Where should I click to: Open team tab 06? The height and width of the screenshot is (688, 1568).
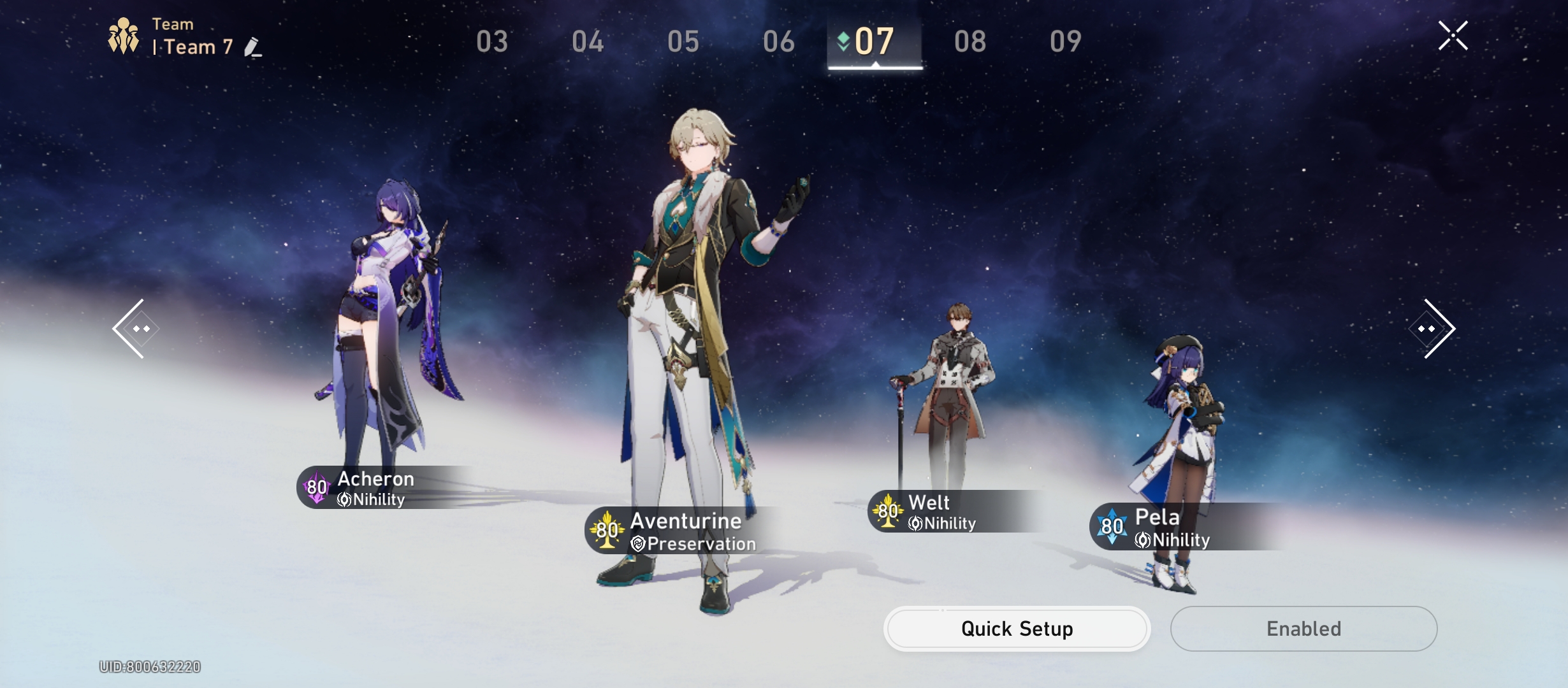779,42
